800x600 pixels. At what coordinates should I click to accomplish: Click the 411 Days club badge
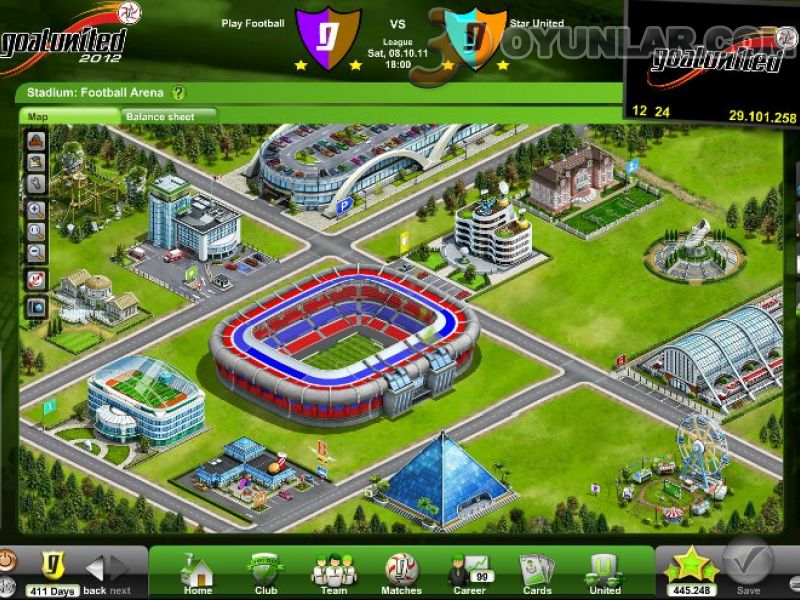coord(52,565)
